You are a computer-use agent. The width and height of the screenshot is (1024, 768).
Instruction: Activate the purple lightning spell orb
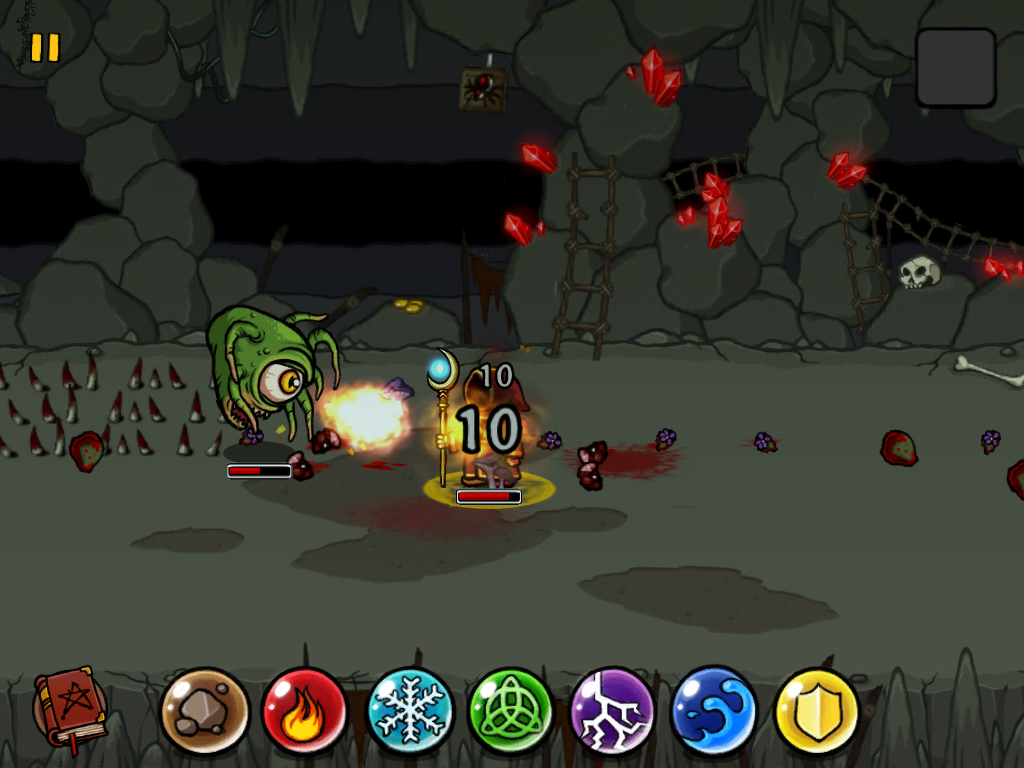pyautogui.click(x=612, y=711)
